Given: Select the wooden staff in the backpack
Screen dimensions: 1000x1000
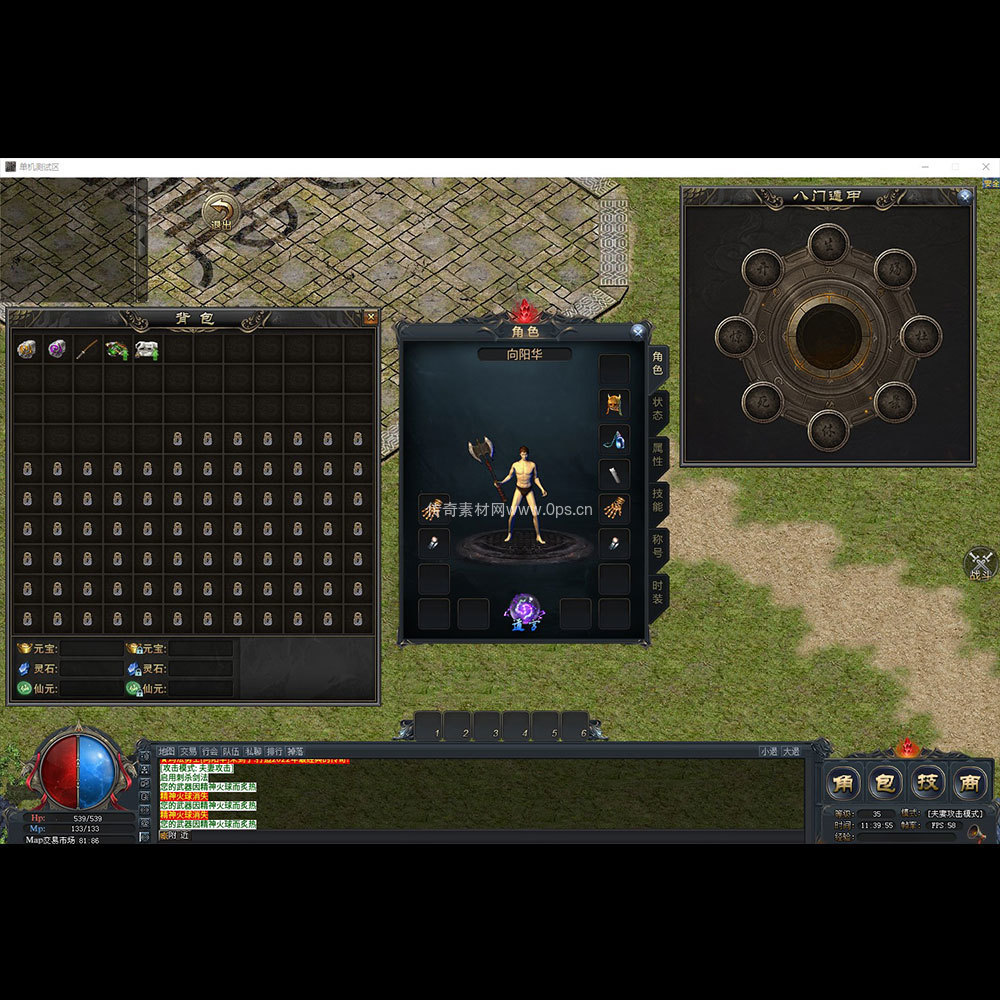Looking at the screenshot, I should tap(88, 349).
